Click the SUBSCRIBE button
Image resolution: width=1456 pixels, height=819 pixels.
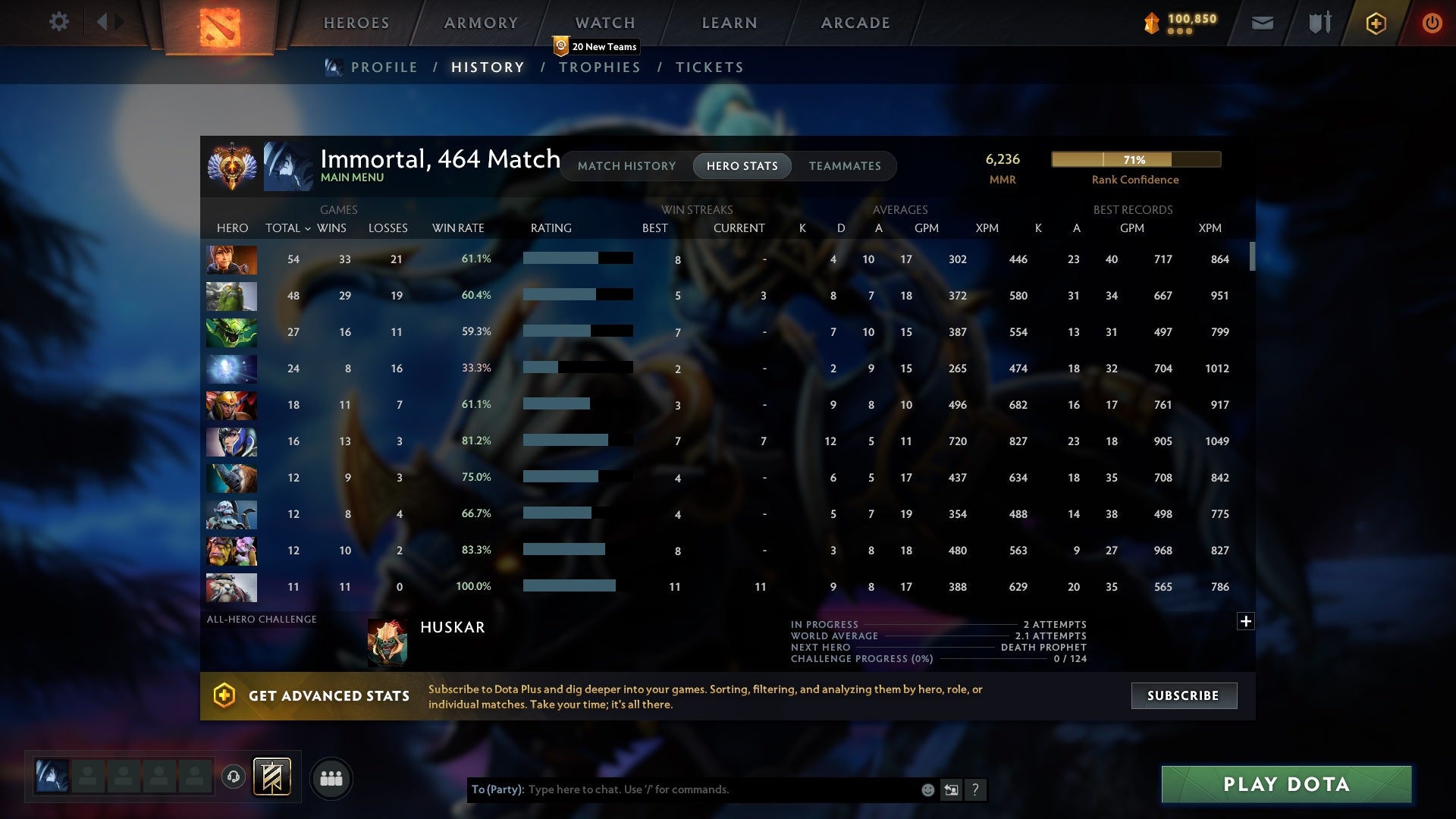pos(1183,695)
